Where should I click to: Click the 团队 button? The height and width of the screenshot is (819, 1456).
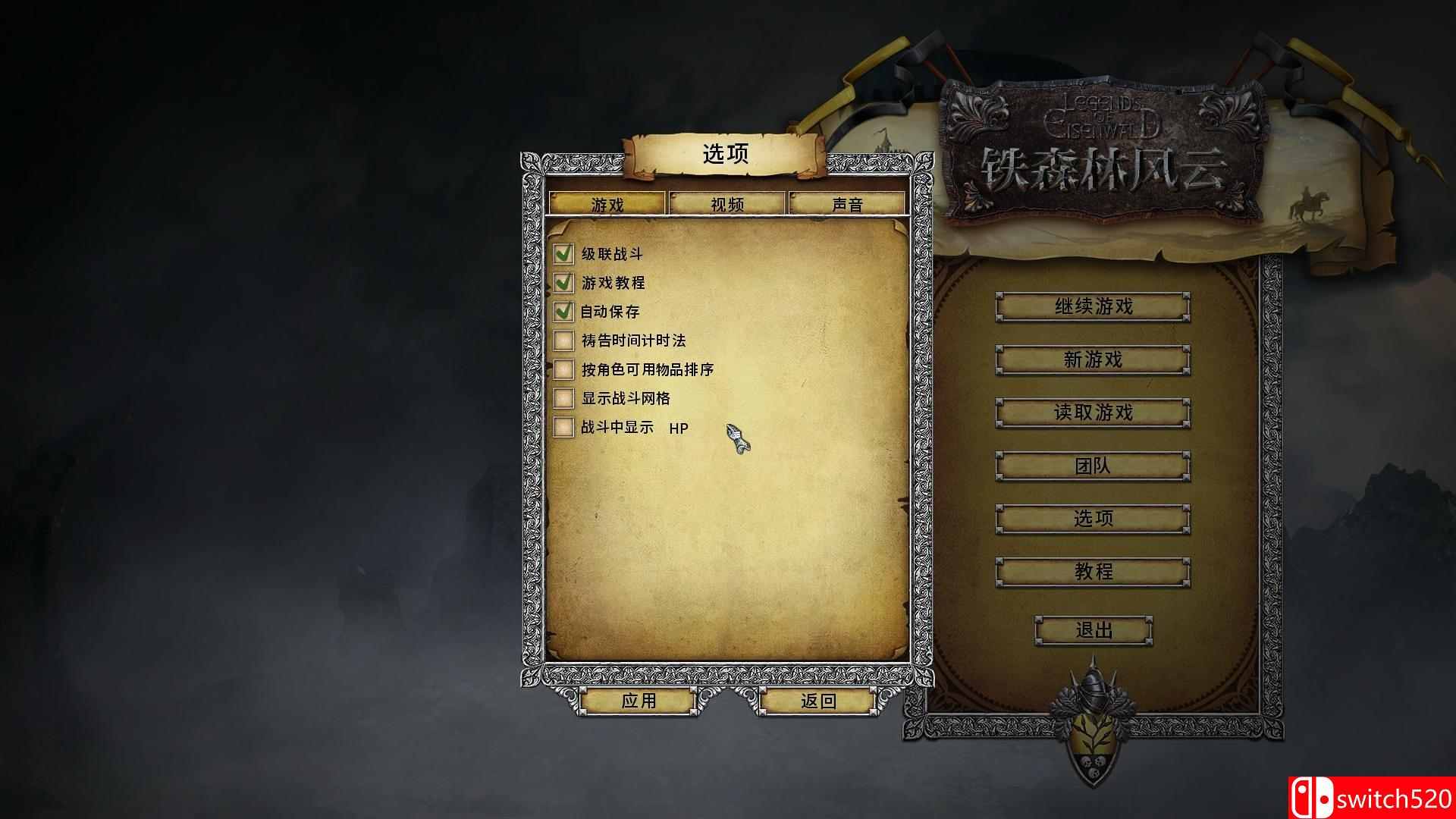pyautogui.click(x=1093, y=466)
